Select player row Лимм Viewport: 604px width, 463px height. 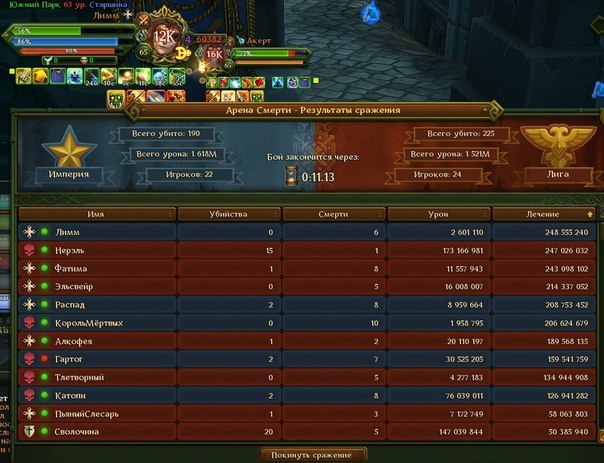pos(300,232)
